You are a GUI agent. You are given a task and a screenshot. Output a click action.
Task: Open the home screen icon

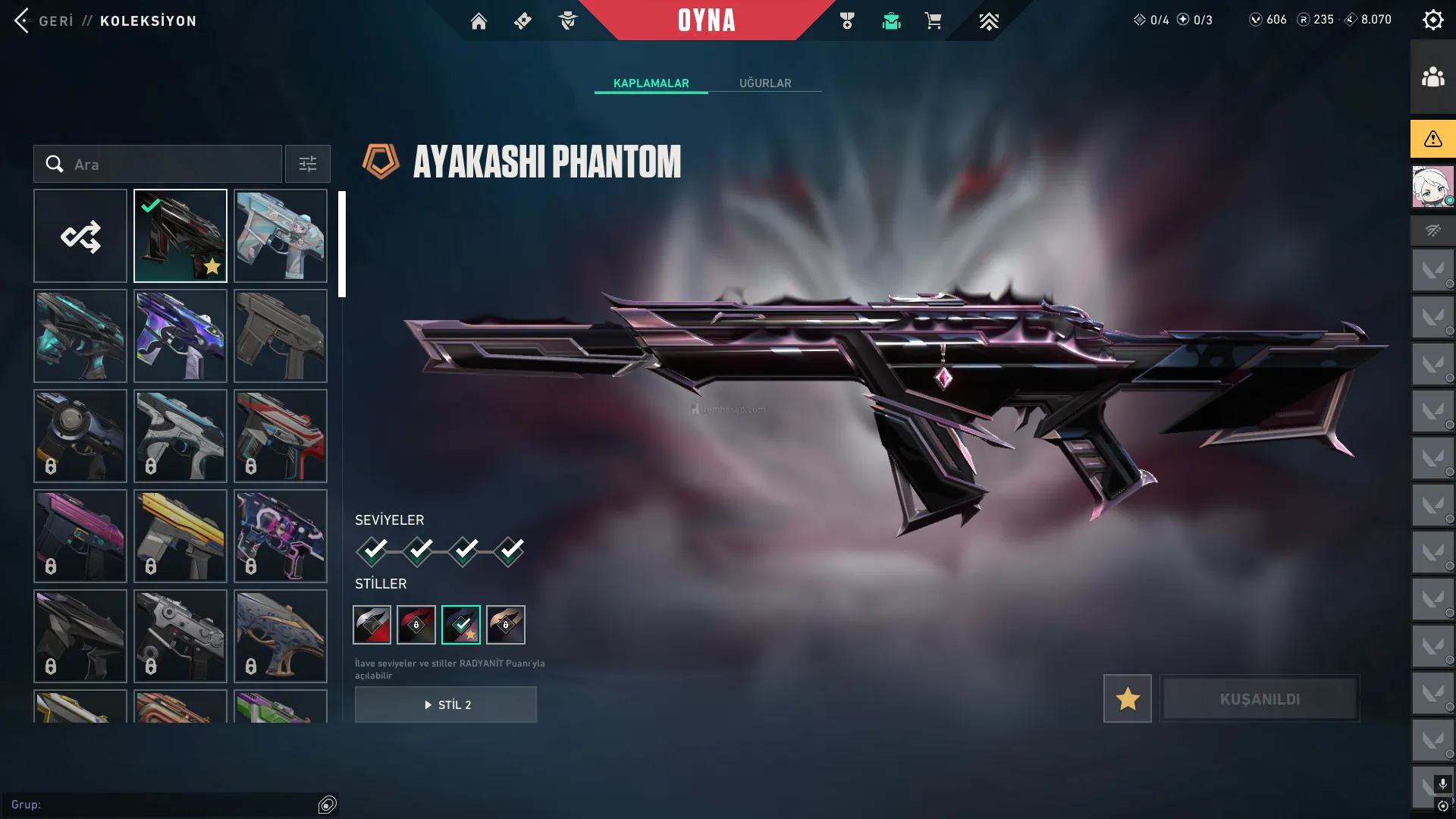tap(479, 21)
